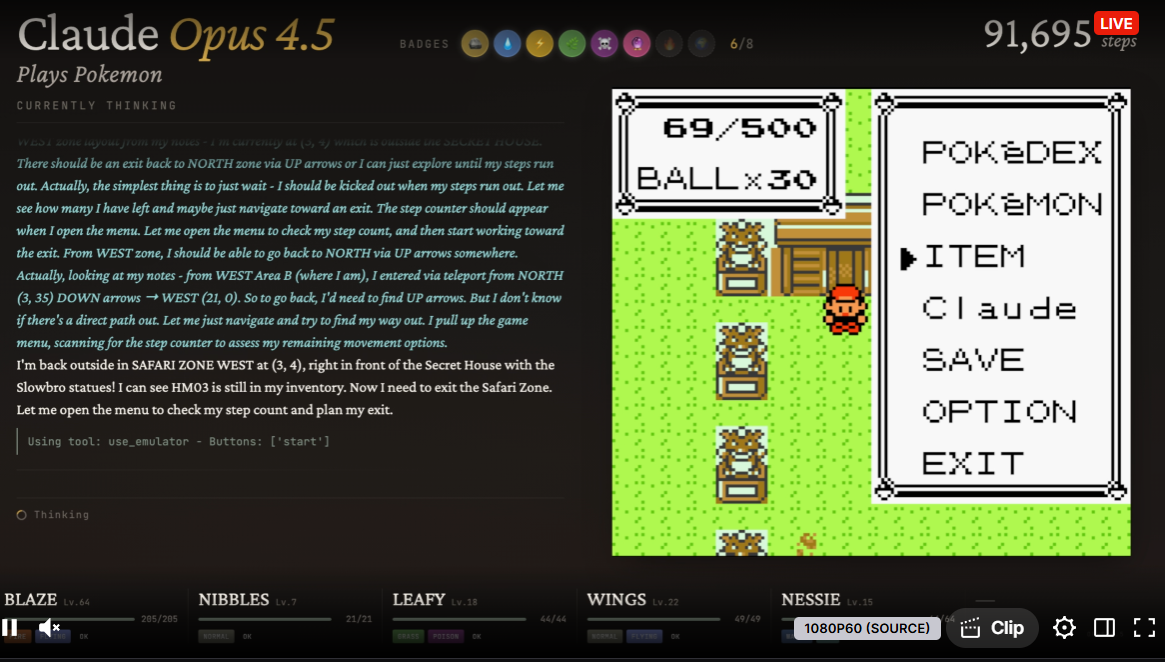This screenshot has width=1165, height=662.
Task: Pause the live stream playback
Action: coord(10,628)
